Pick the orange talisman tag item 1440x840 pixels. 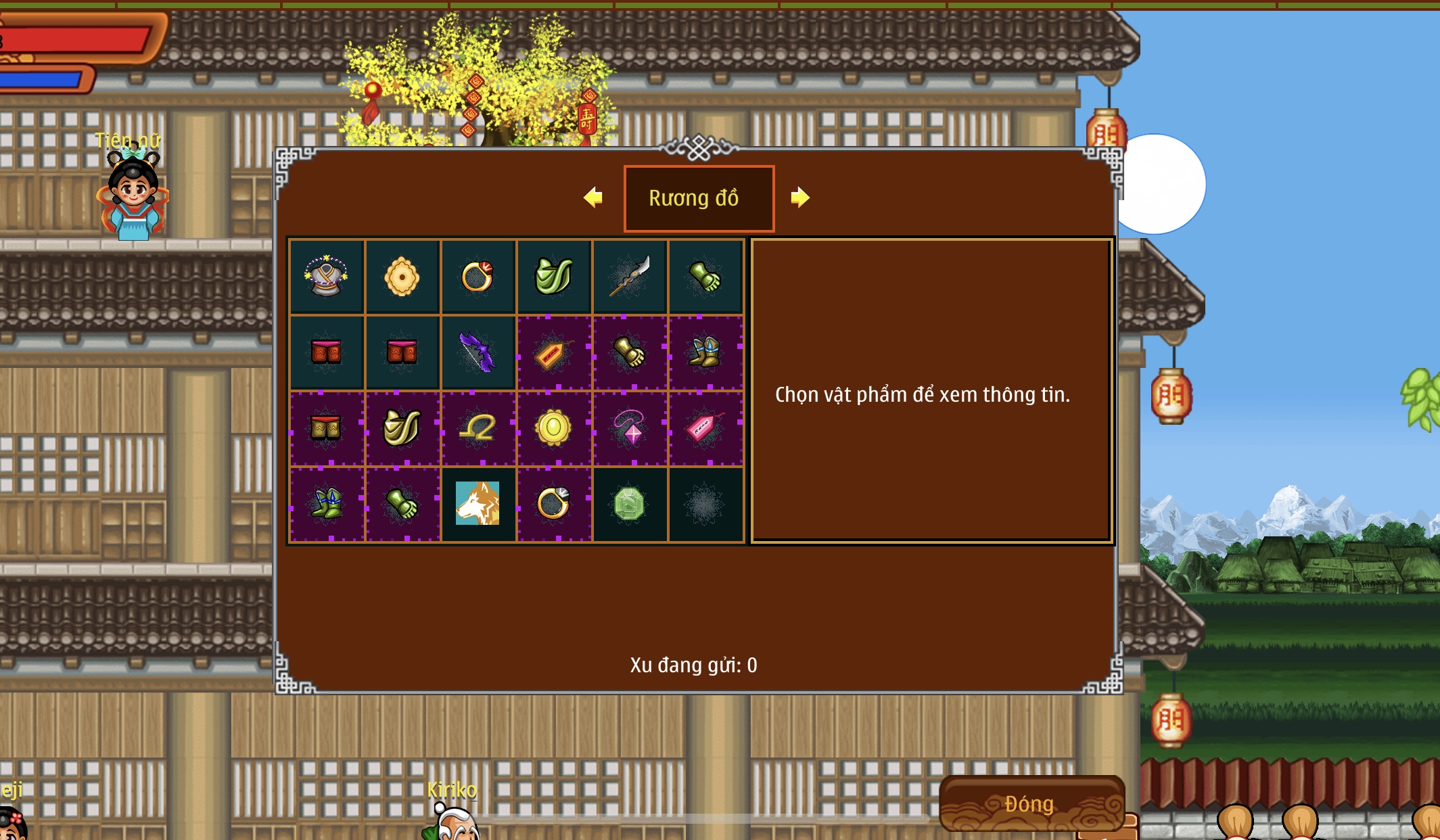click(x=553, y=352)
